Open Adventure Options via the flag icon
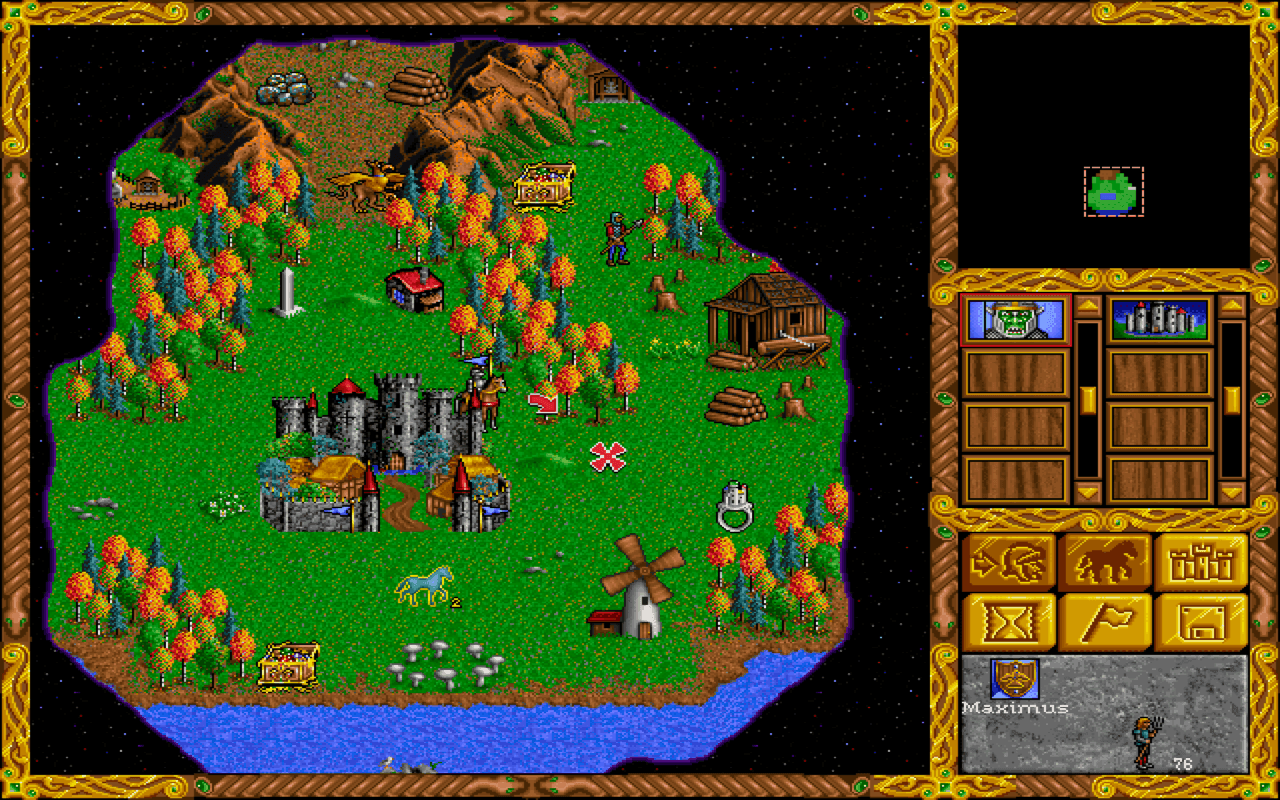The width and height of the screenshot is (1280, 800). [1104, 621]
